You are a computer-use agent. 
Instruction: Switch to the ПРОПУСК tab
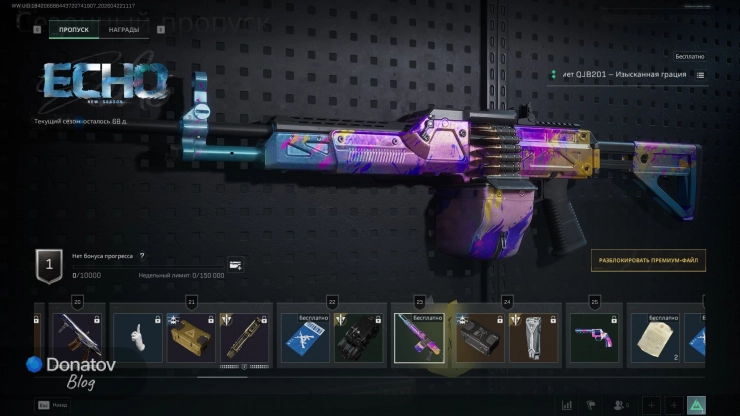click(74, 30)
